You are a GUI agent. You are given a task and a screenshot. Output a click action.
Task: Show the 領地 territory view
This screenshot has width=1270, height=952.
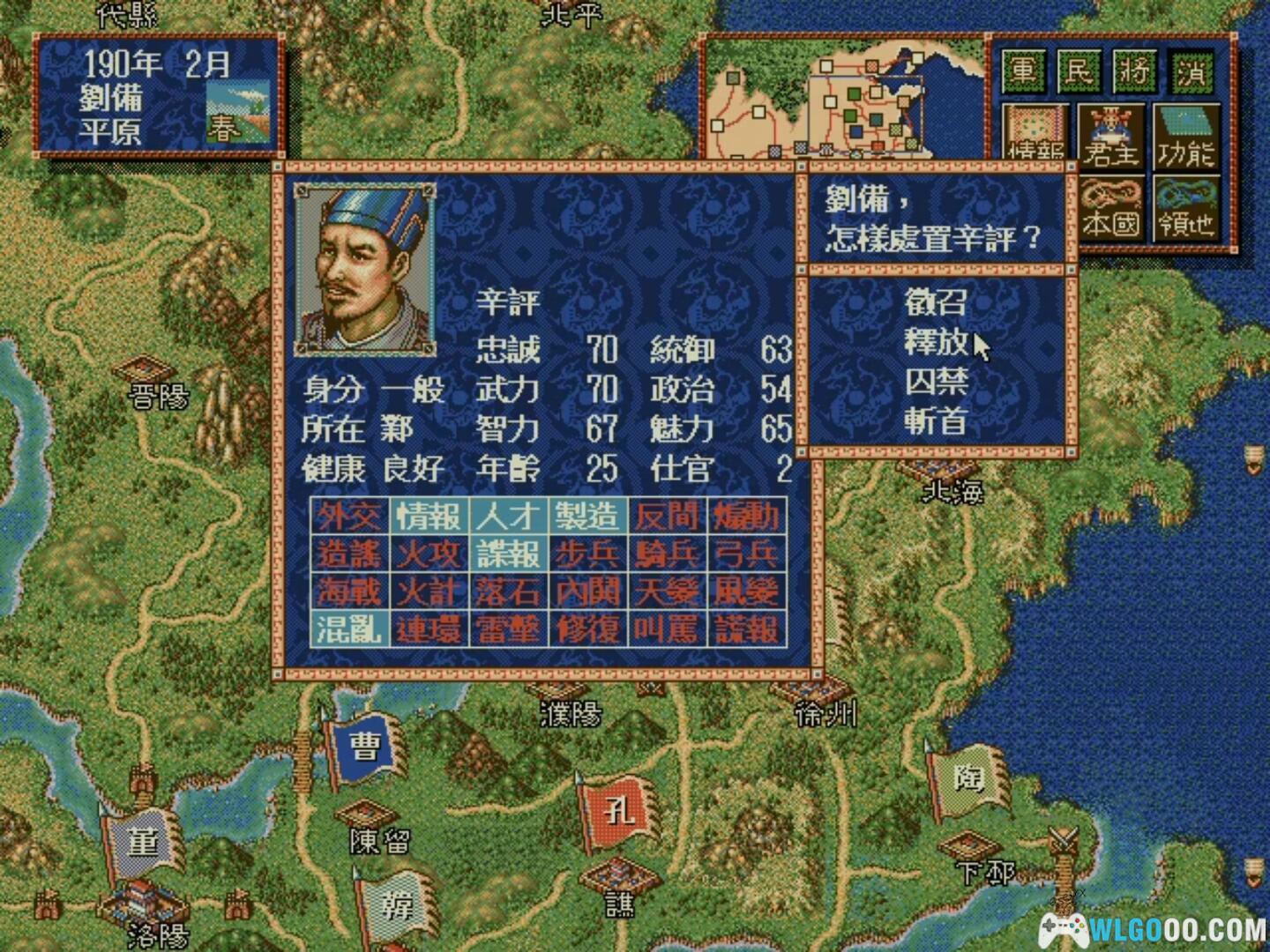click(x=1186, y=210)
